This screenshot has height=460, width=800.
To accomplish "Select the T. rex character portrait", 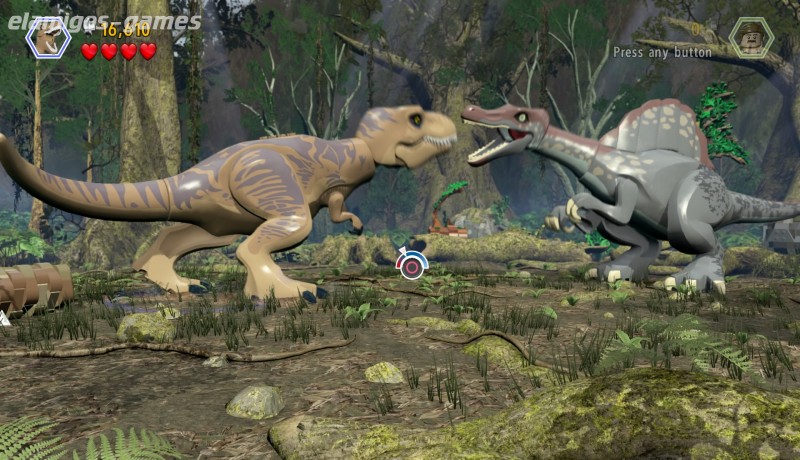I will [47, 38].
